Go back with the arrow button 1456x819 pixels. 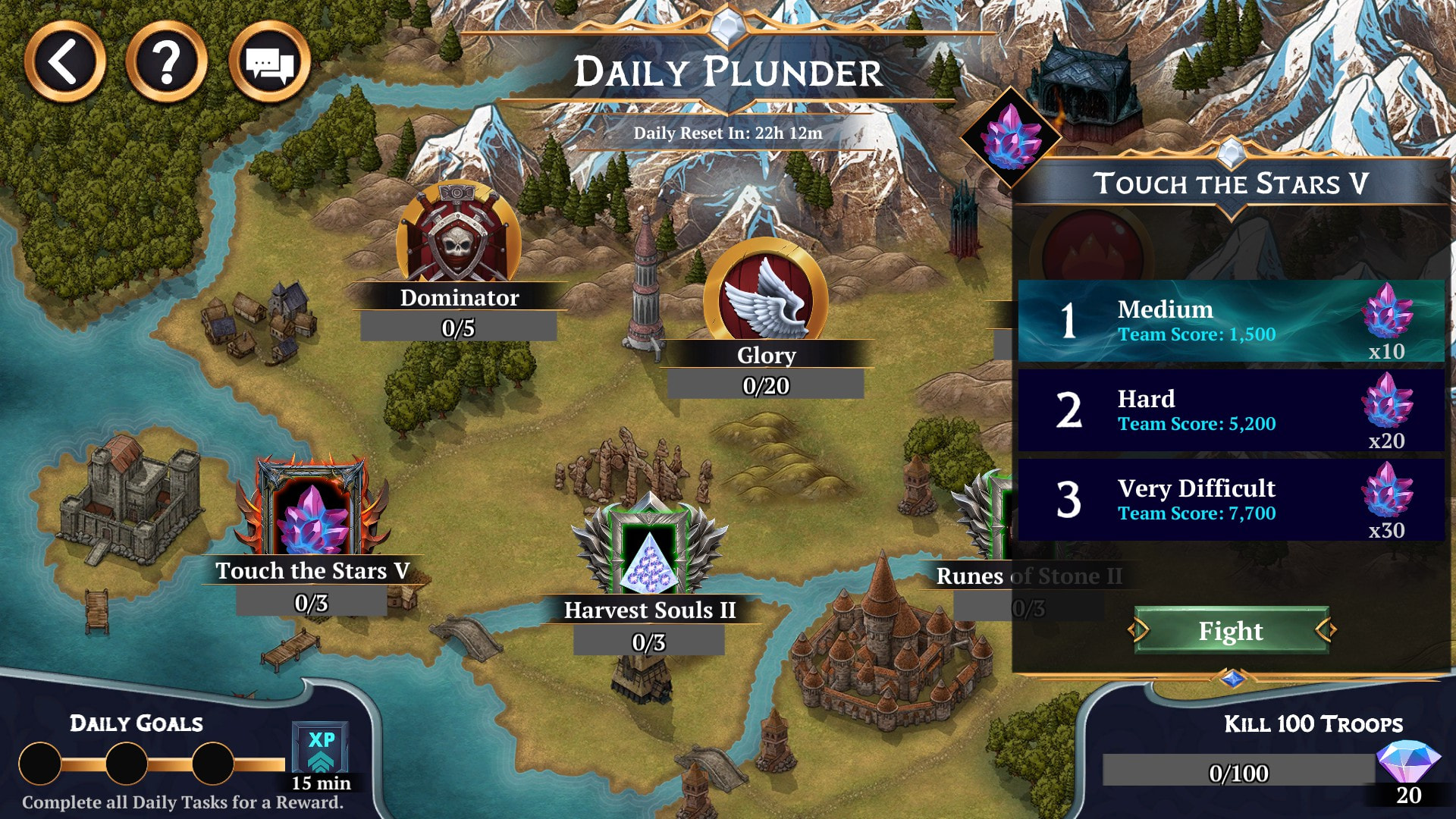point(64,62)
